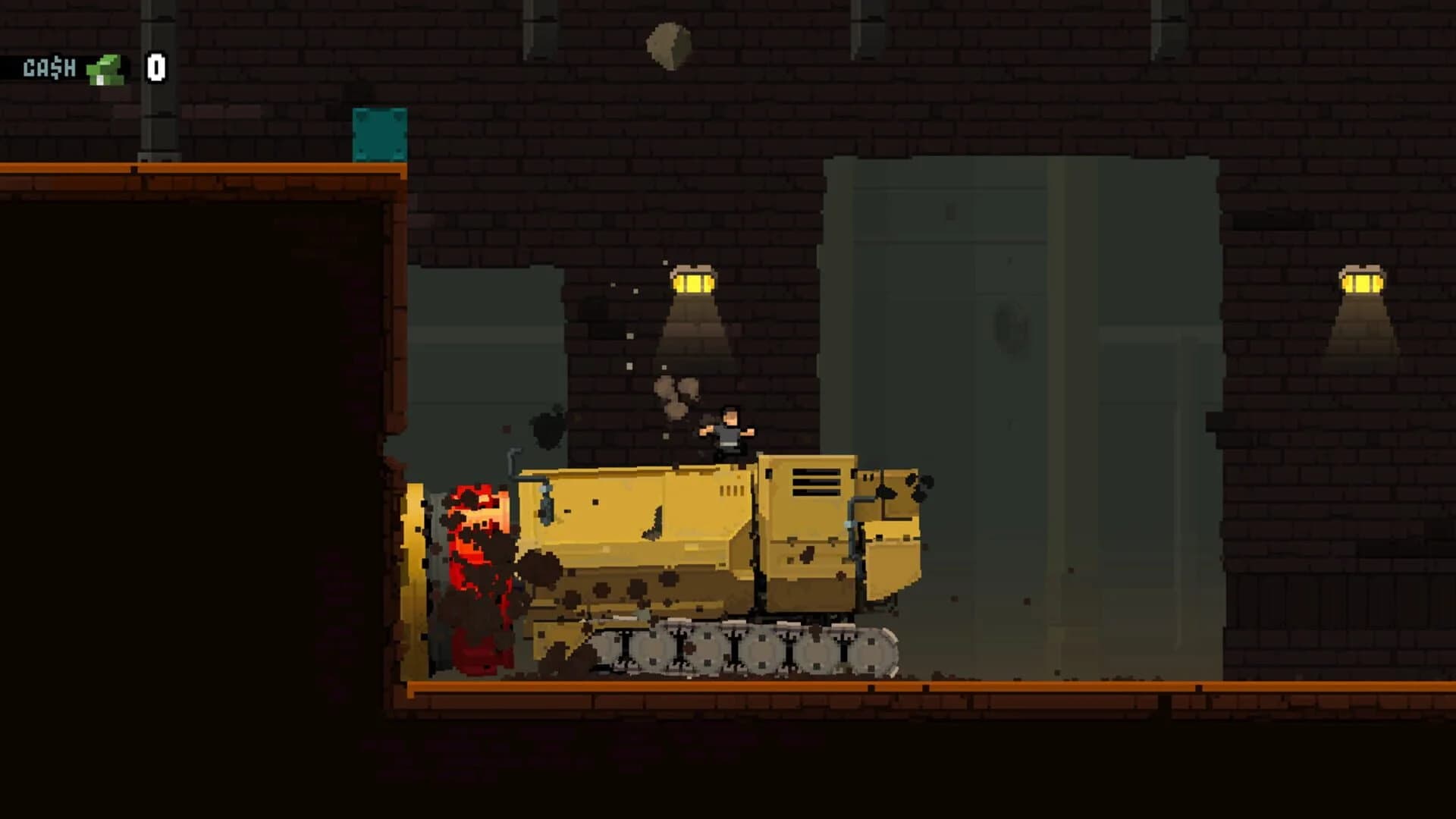Click the bat silhouette on the drill body
The height and width of the screenshot is (819, 1456).
coord(652,522)
